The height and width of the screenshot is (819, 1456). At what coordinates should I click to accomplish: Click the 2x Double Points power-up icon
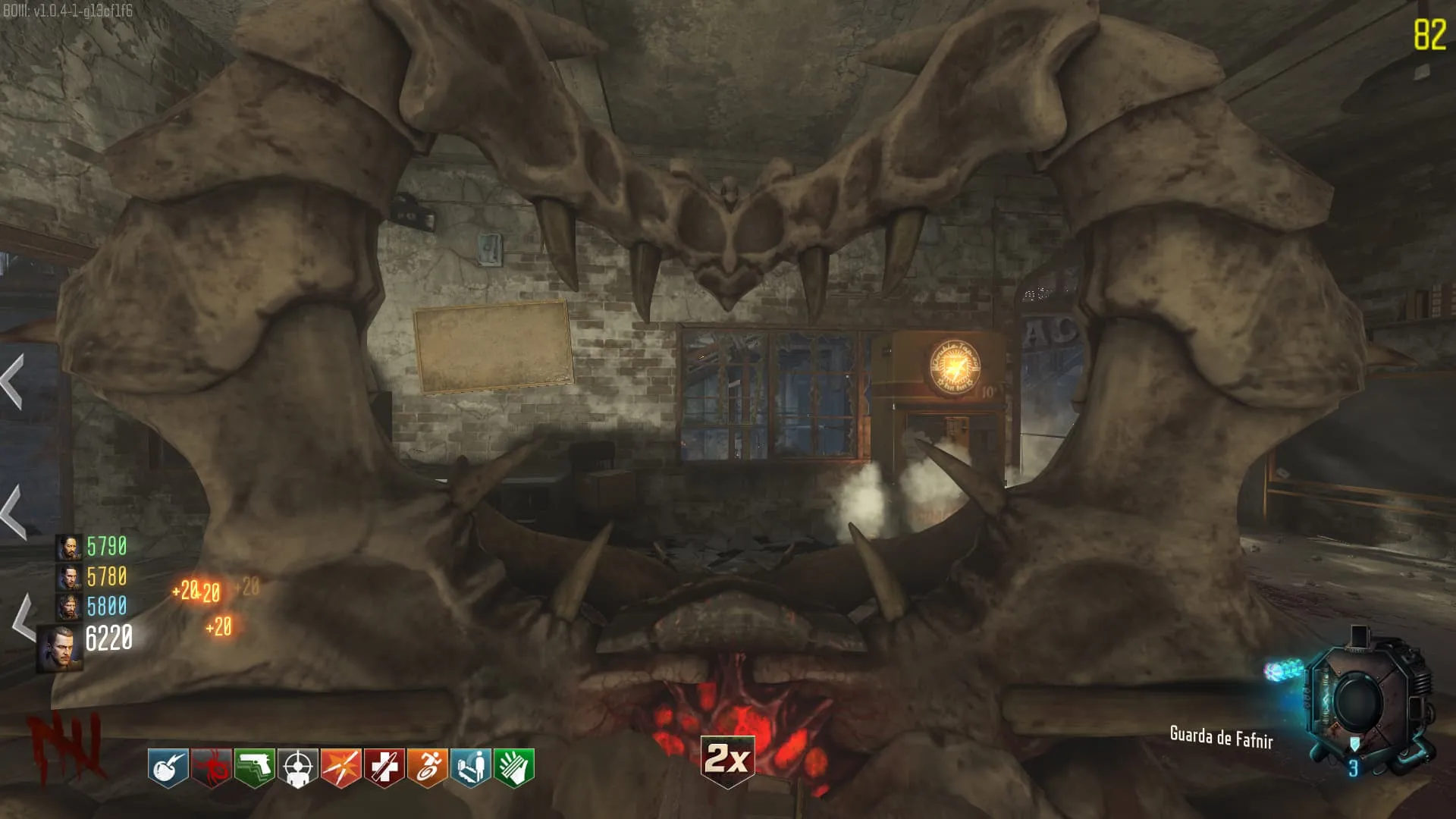click(727, 759)
